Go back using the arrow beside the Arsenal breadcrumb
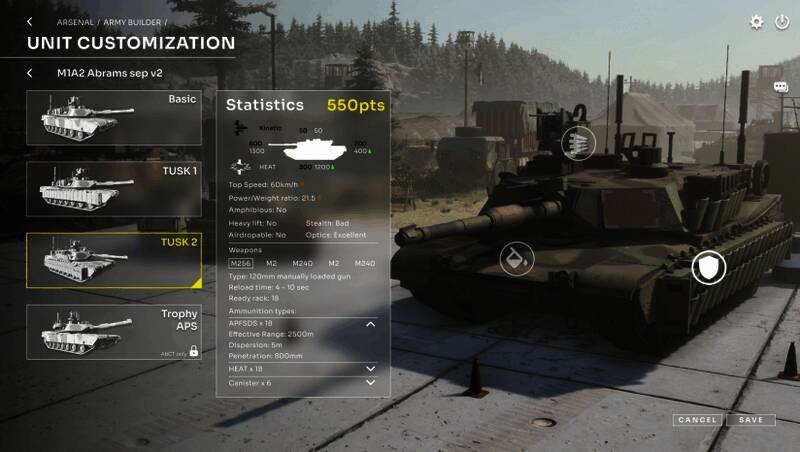Viewport: 800px width, 452px height. [x=29, y=22]
